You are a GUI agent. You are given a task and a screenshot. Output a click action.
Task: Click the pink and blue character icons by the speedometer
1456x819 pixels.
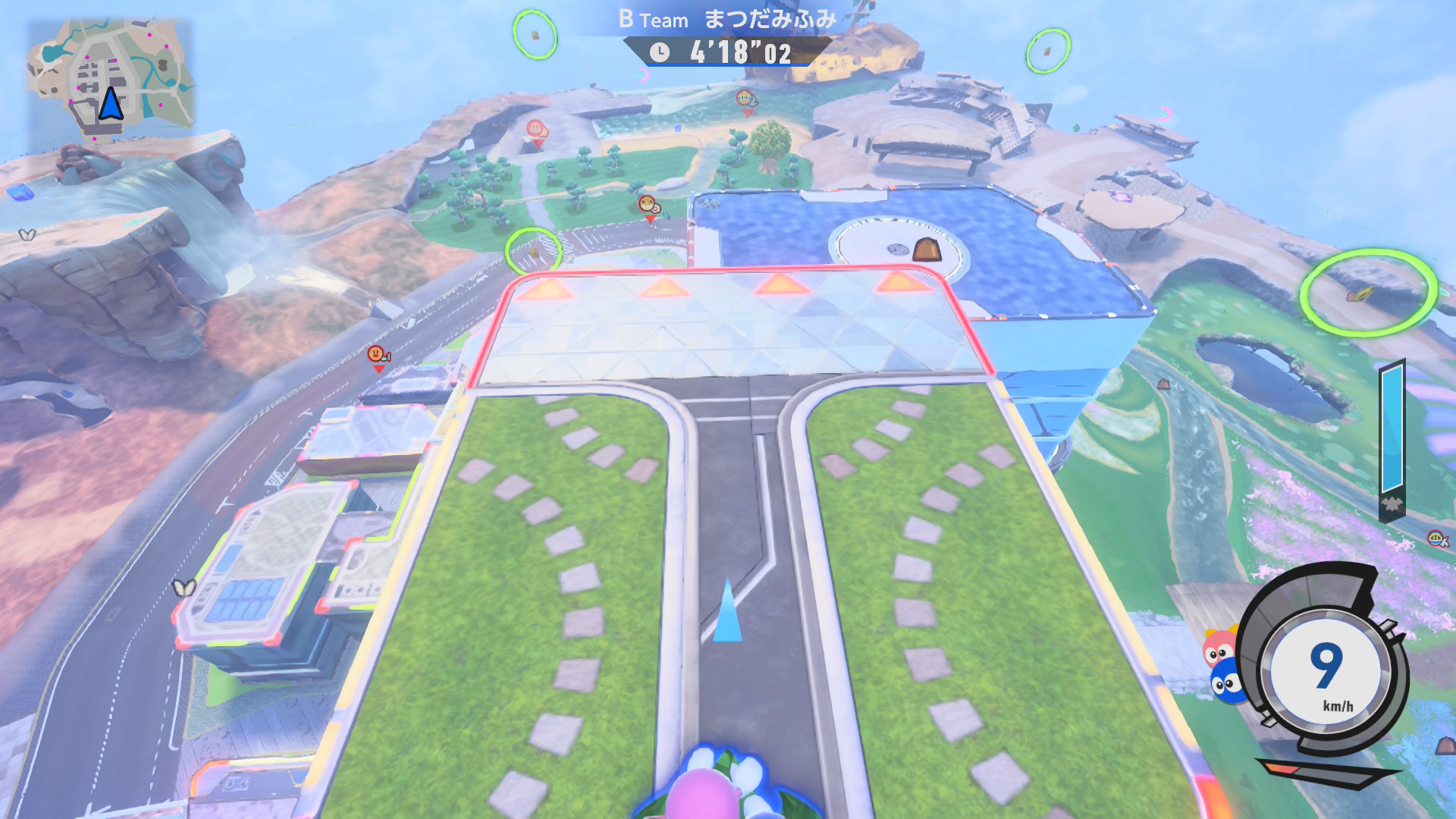click(1223, 666)
